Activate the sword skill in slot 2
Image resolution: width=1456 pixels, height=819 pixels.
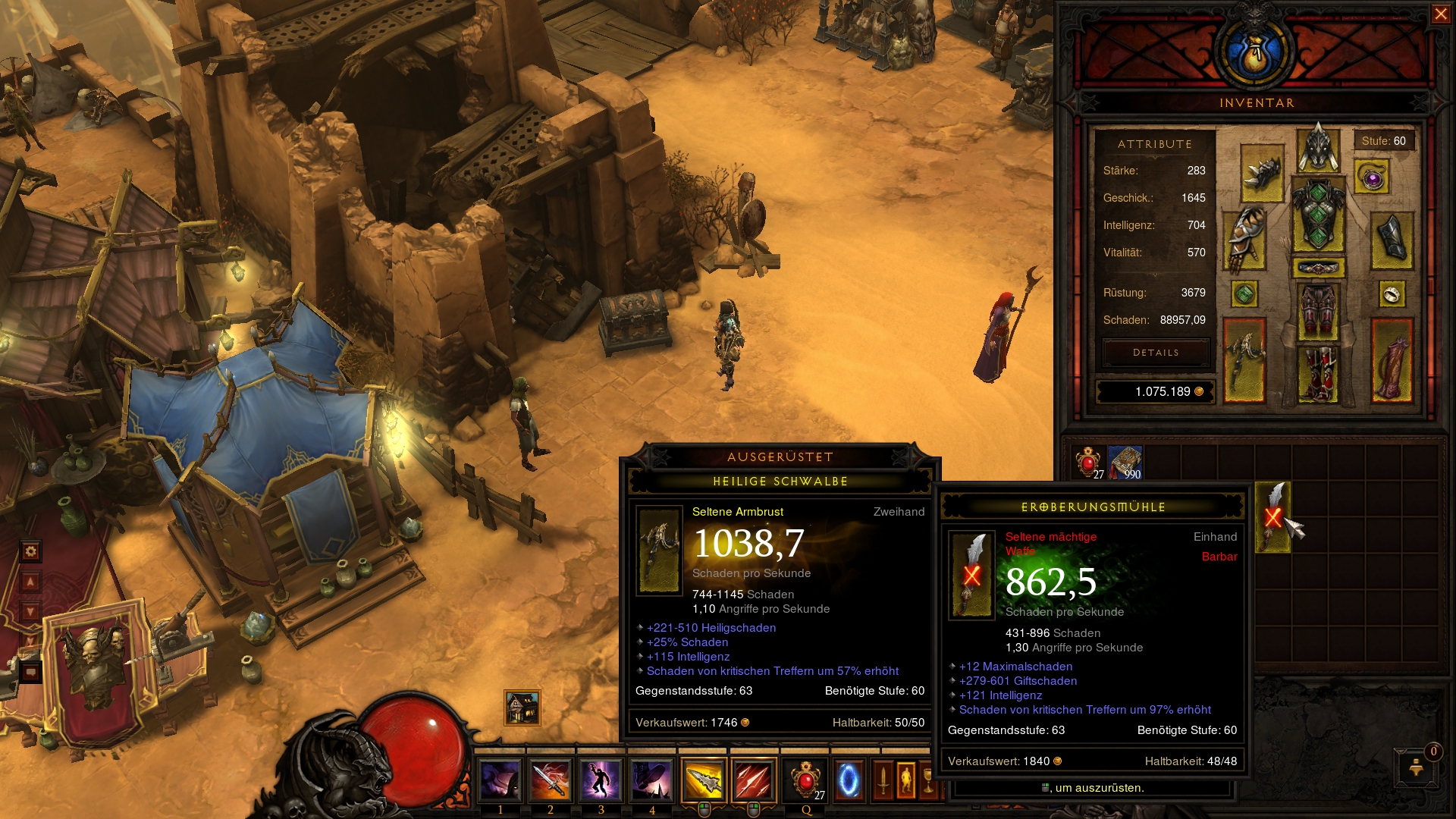[551, 780]
